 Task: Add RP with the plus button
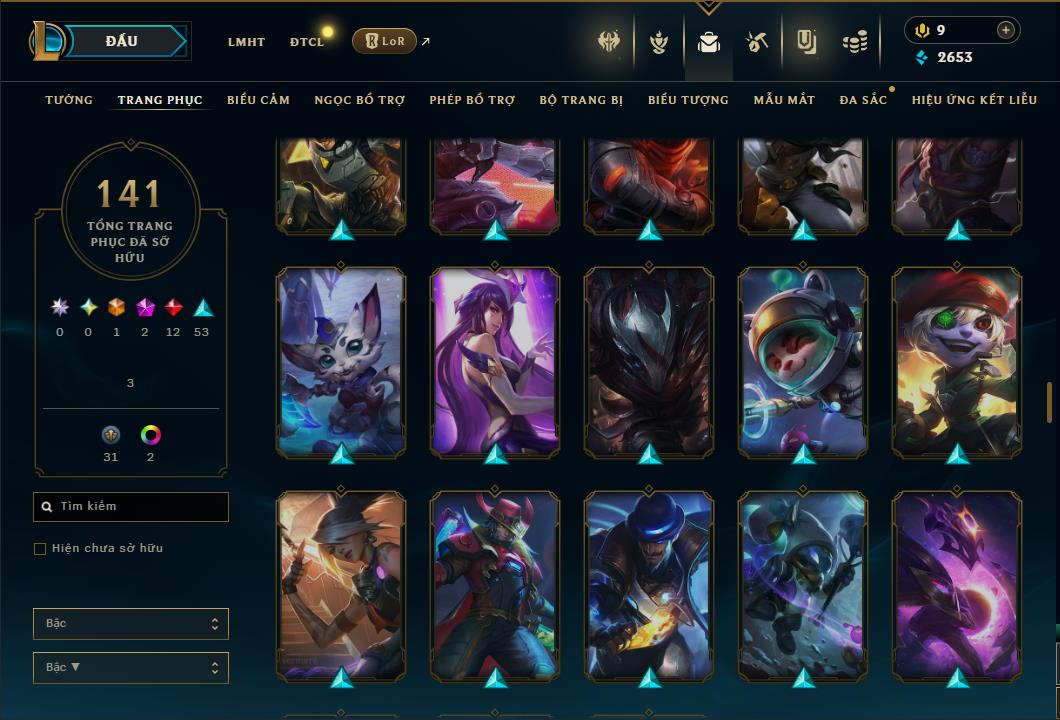[x=1005, y=31]
